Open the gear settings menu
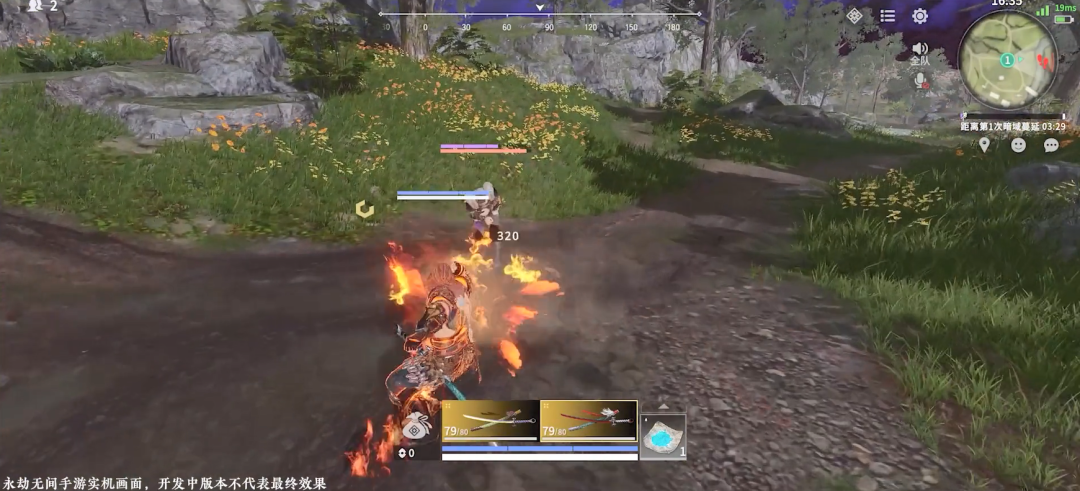Screen dimensions: 1080x491 (920, 16)
